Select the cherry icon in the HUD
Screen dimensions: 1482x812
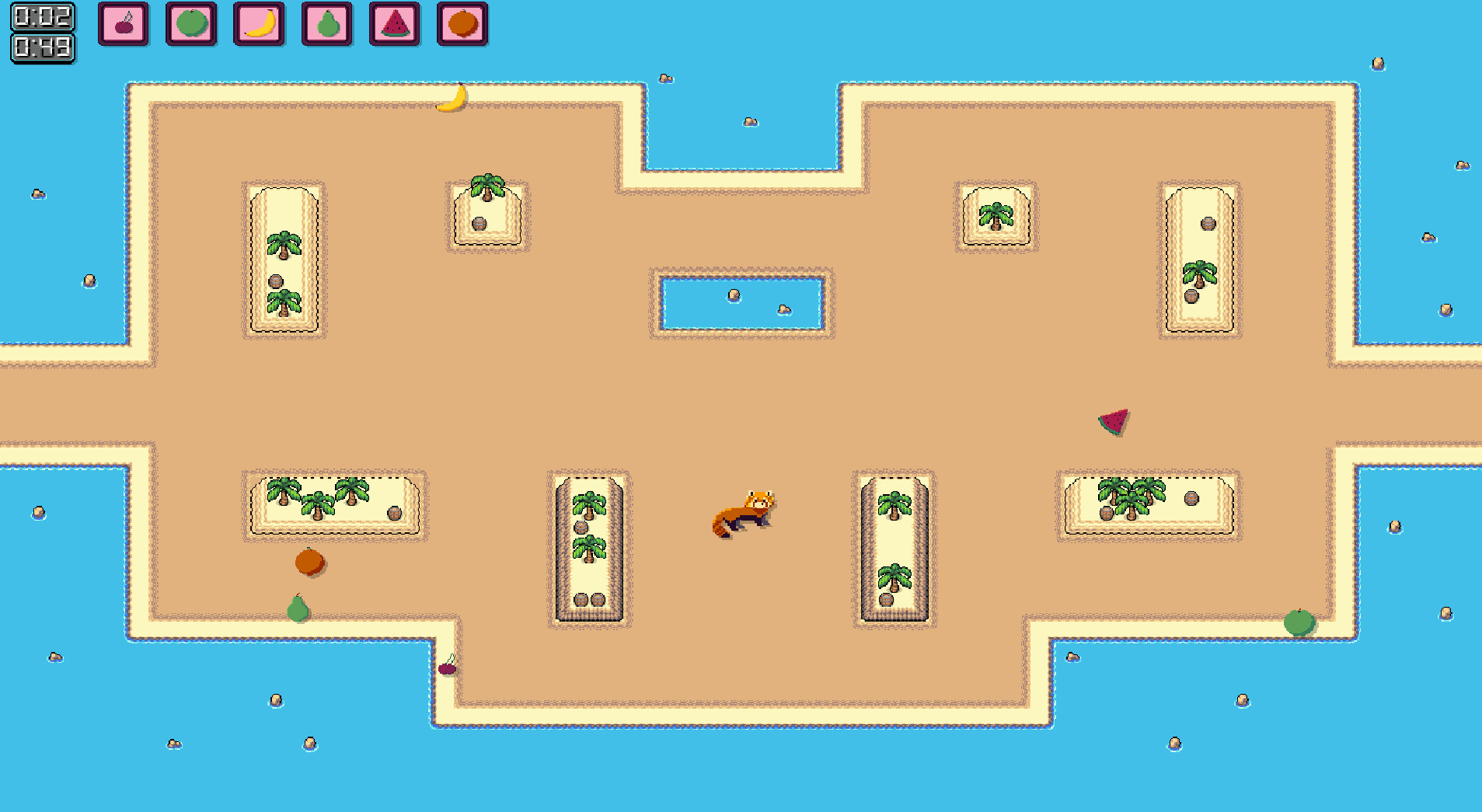[123, 24]
